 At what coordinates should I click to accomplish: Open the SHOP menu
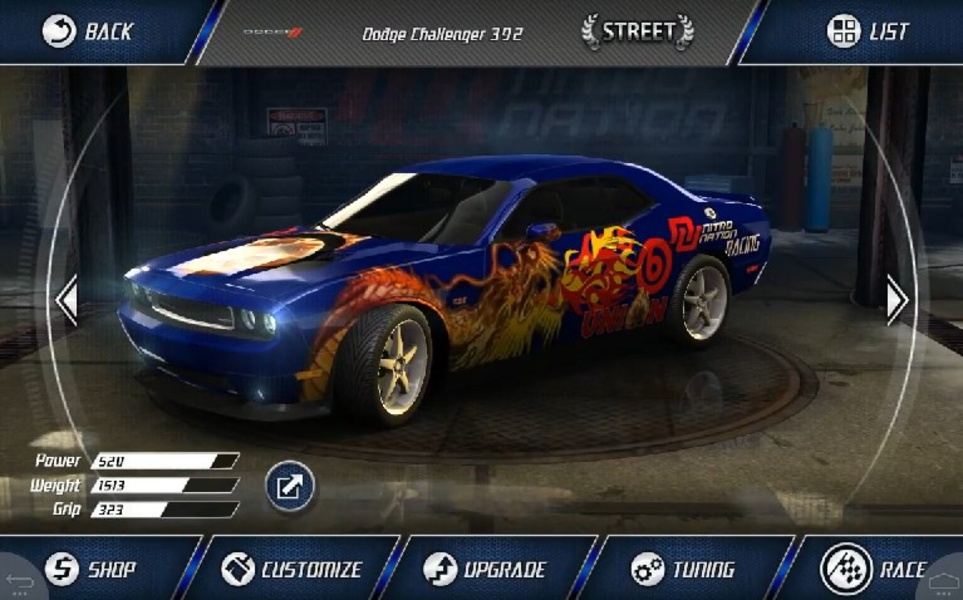90,570
